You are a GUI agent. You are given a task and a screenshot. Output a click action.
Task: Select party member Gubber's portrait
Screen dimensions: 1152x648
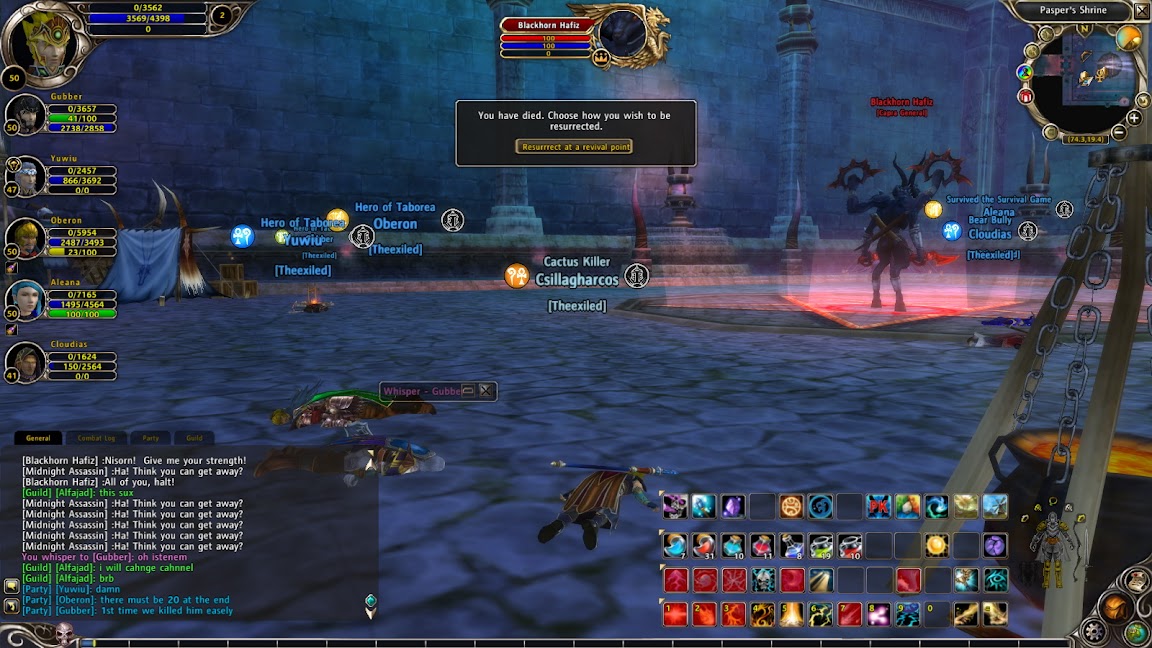(27, 115)
